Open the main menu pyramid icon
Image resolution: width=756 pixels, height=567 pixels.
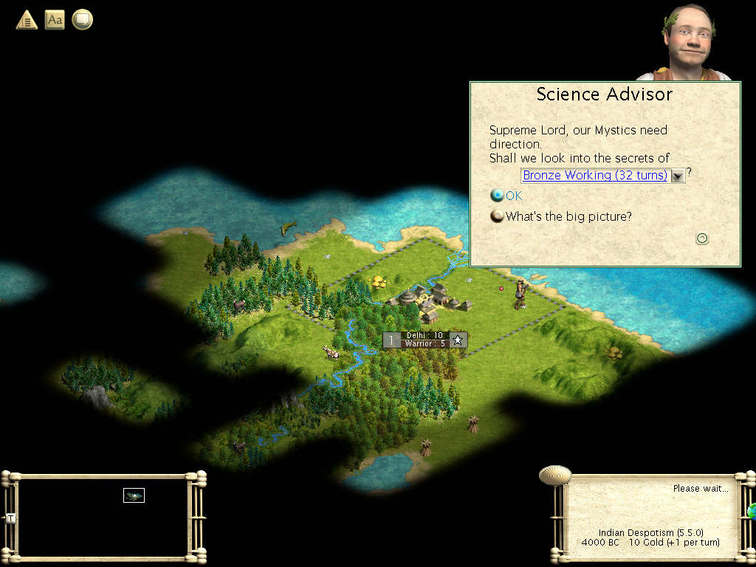coord(27,19)
